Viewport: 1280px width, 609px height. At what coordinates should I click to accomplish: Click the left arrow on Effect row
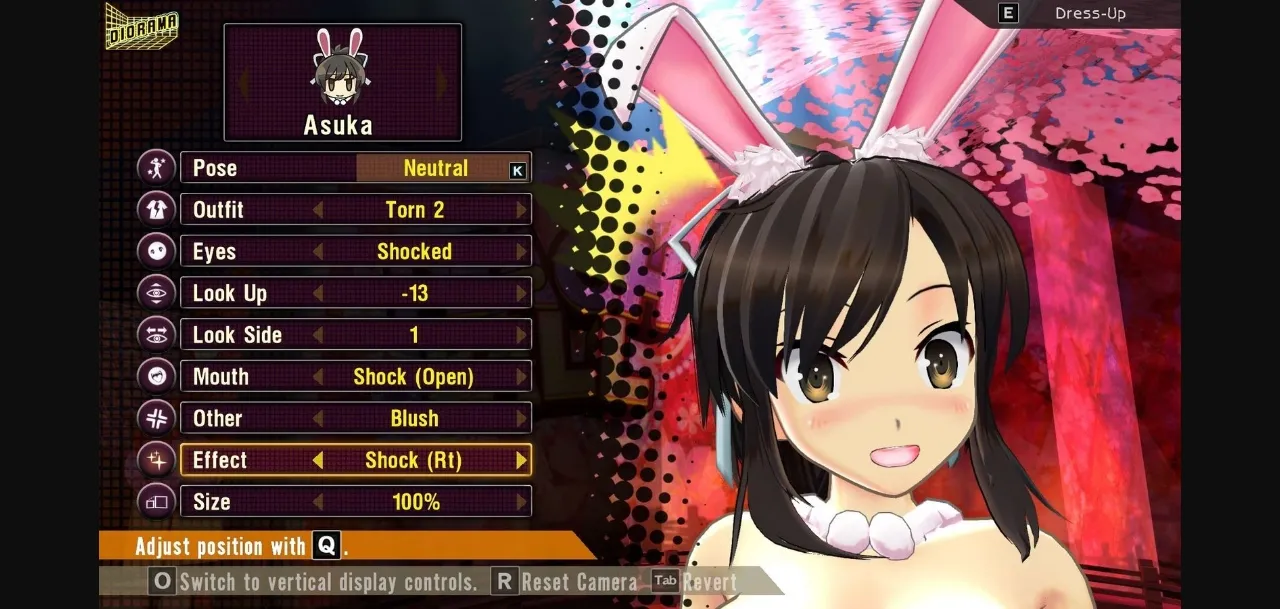pyautogui.click(x=318, y=460)
